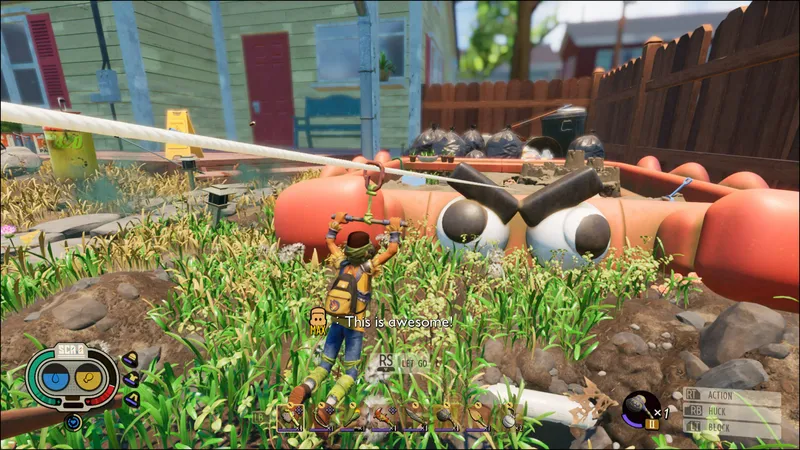
Task: Click the burger status effect icon
Action: pyautogui.click(x=130, y=358)
